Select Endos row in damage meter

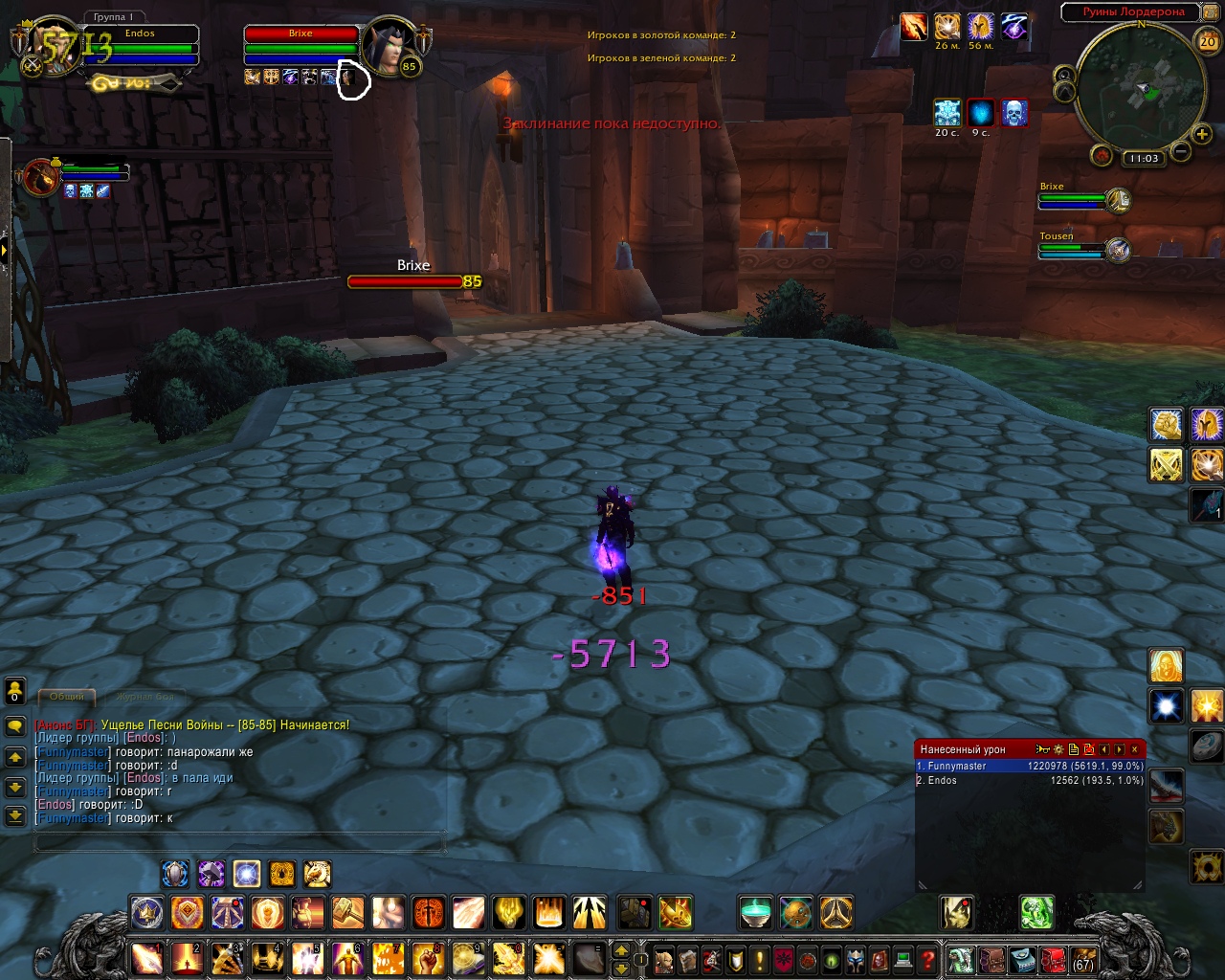[x=1030, y=780]
